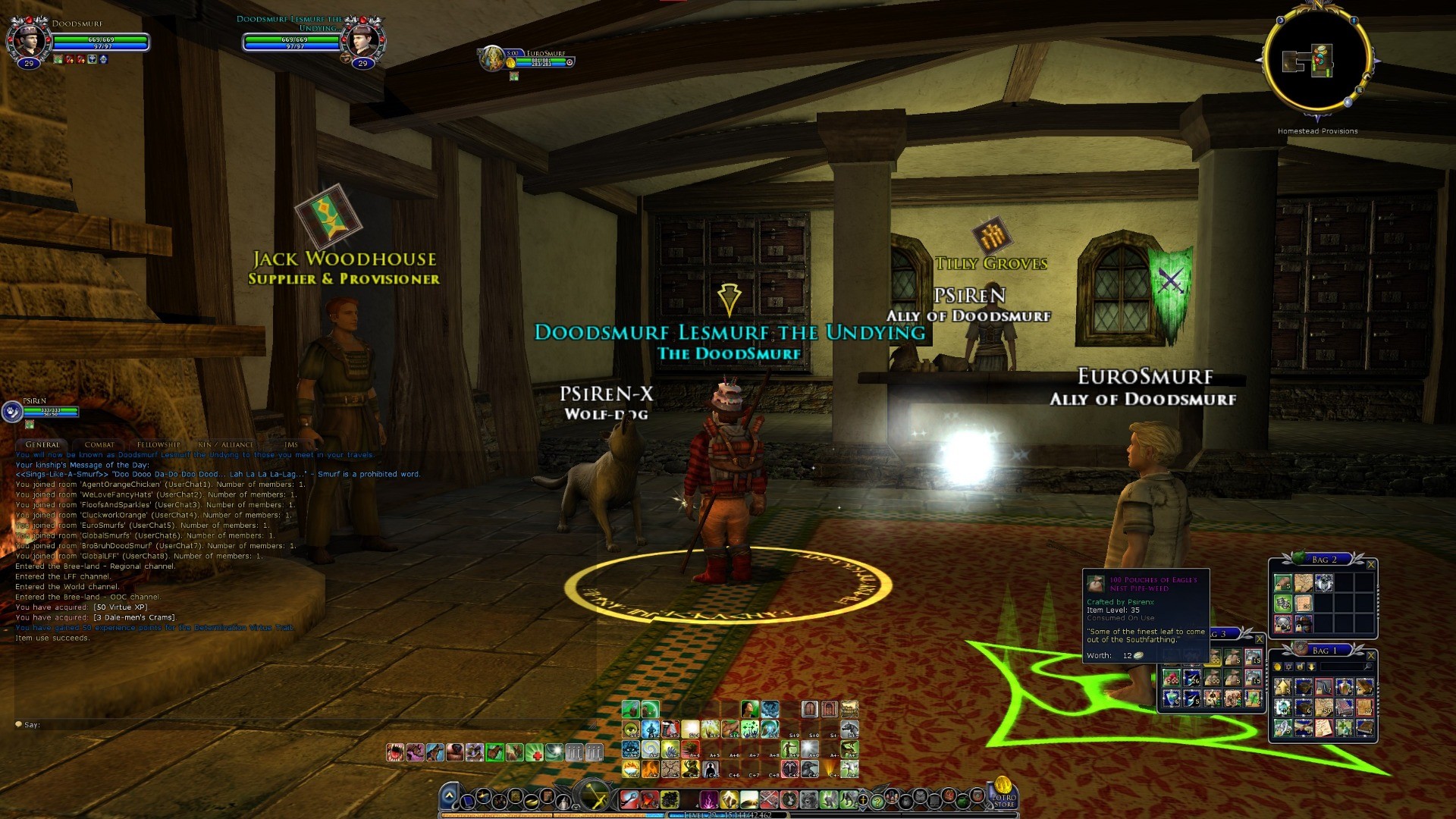Switch to the Fellowship chat tab
This screenshot has height=819, width=1456.
click(x=158, y=444)
